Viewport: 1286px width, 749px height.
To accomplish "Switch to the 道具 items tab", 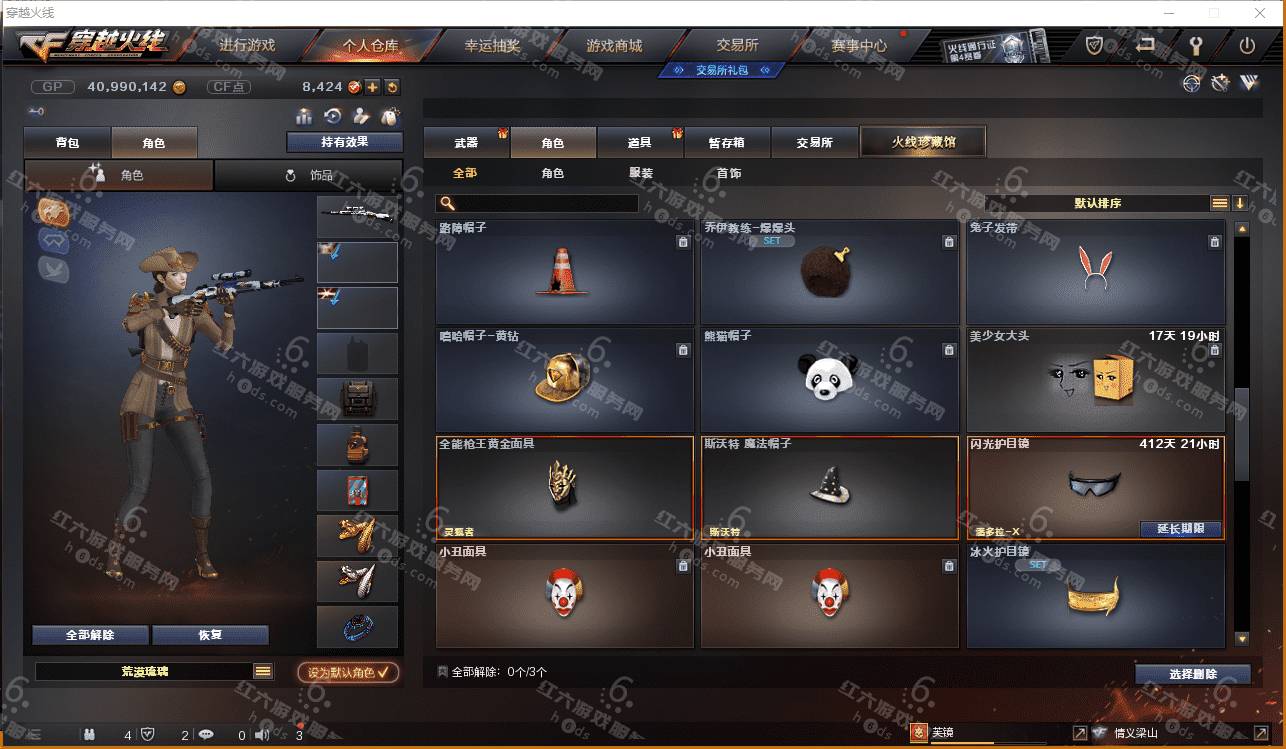I will point(639,143).
